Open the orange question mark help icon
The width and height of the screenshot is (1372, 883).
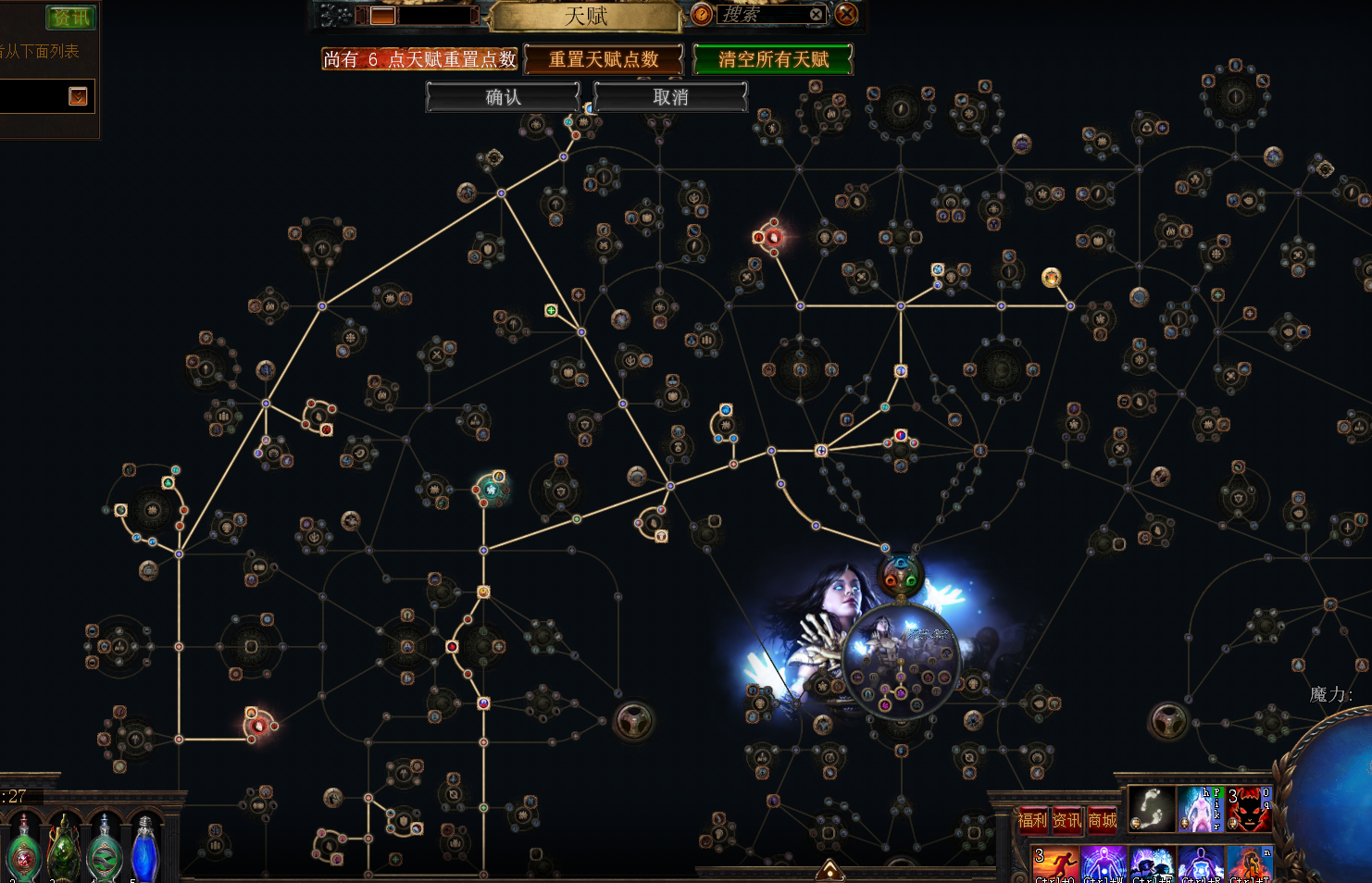coord(702,15)
